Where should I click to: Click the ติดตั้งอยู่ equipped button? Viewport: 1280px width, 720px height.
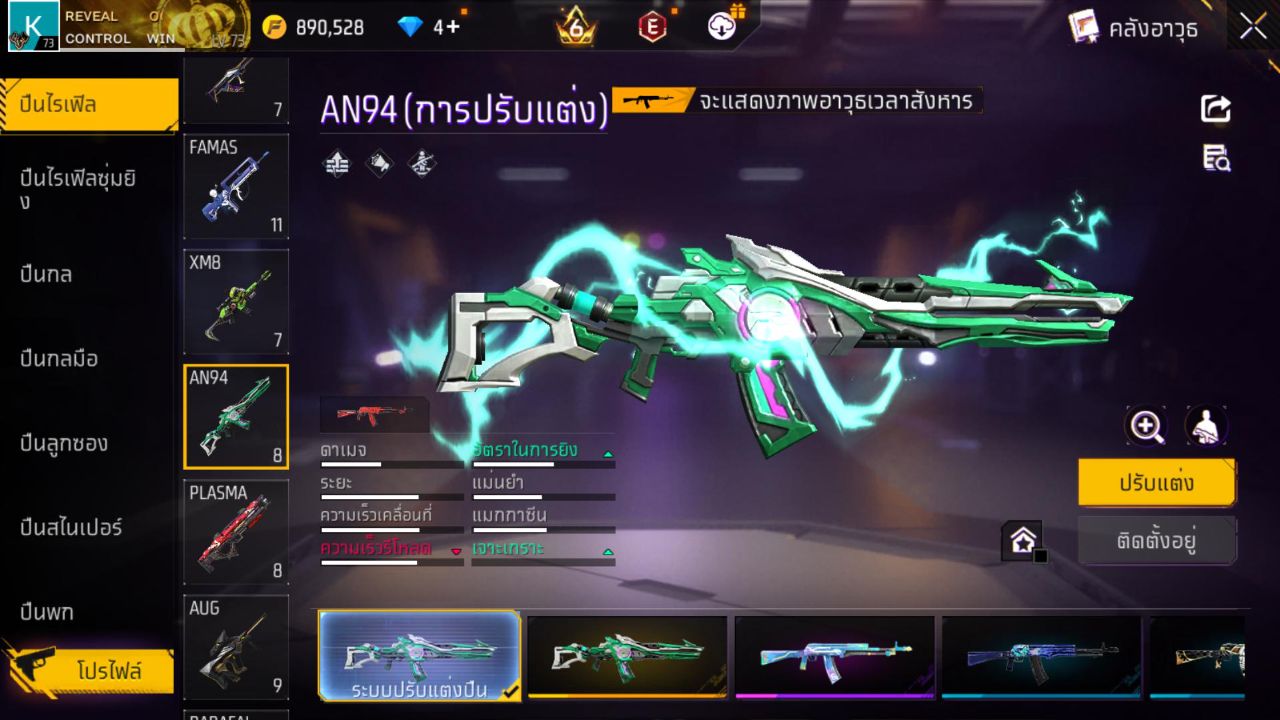point(1157,541)
